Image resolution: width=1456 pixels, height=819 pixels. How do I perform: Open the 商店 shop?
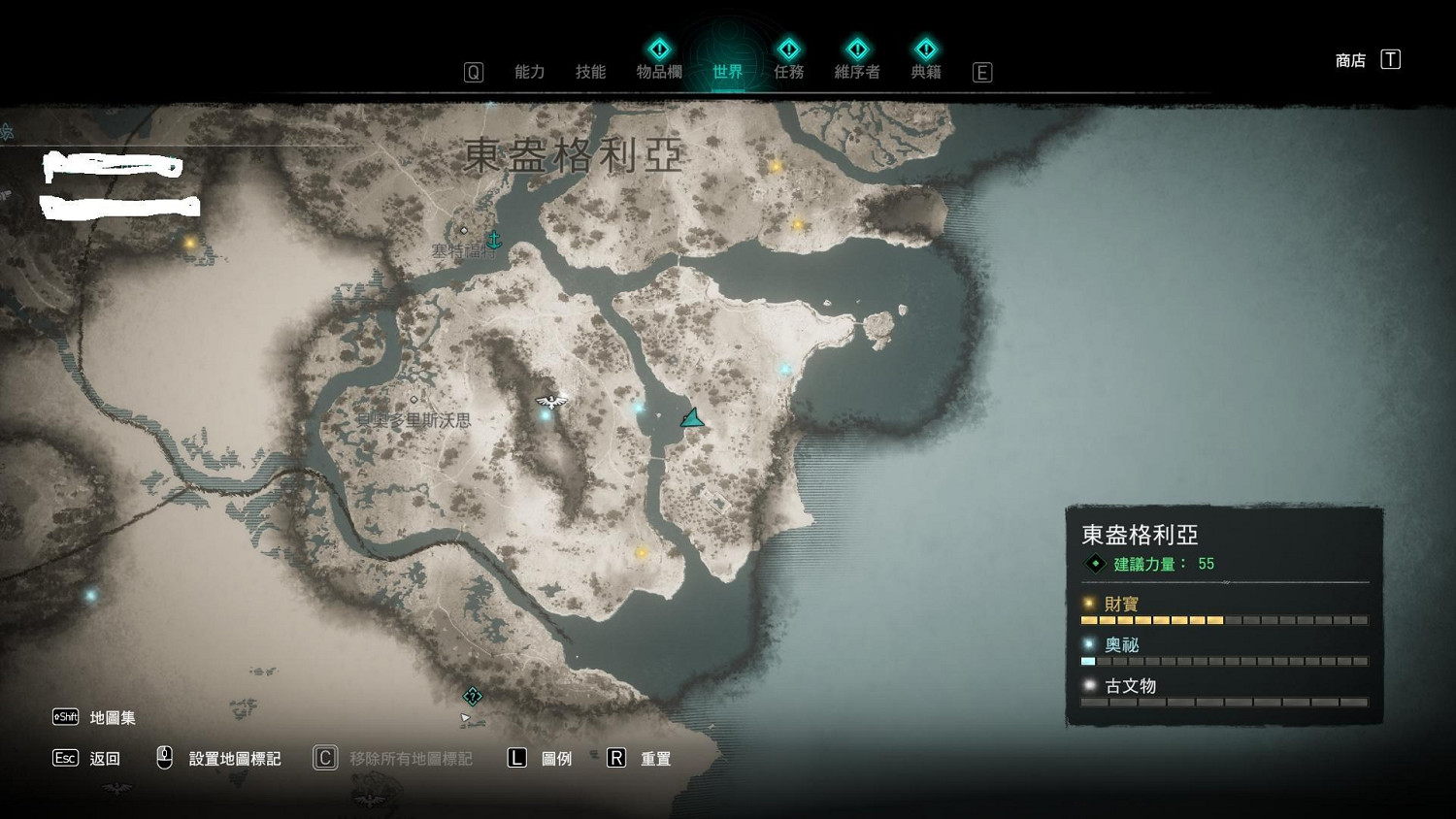coord(1348,59)
